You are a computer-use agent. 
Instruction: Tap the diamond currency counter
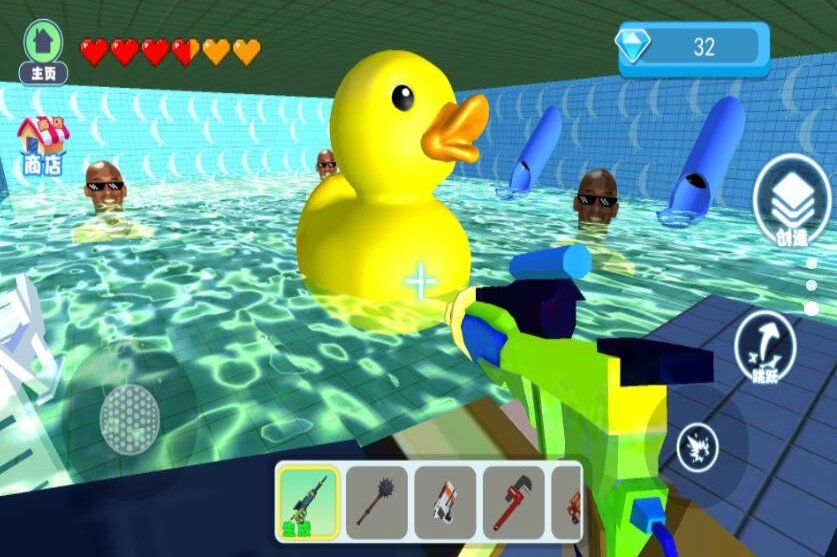pos(693,46)
